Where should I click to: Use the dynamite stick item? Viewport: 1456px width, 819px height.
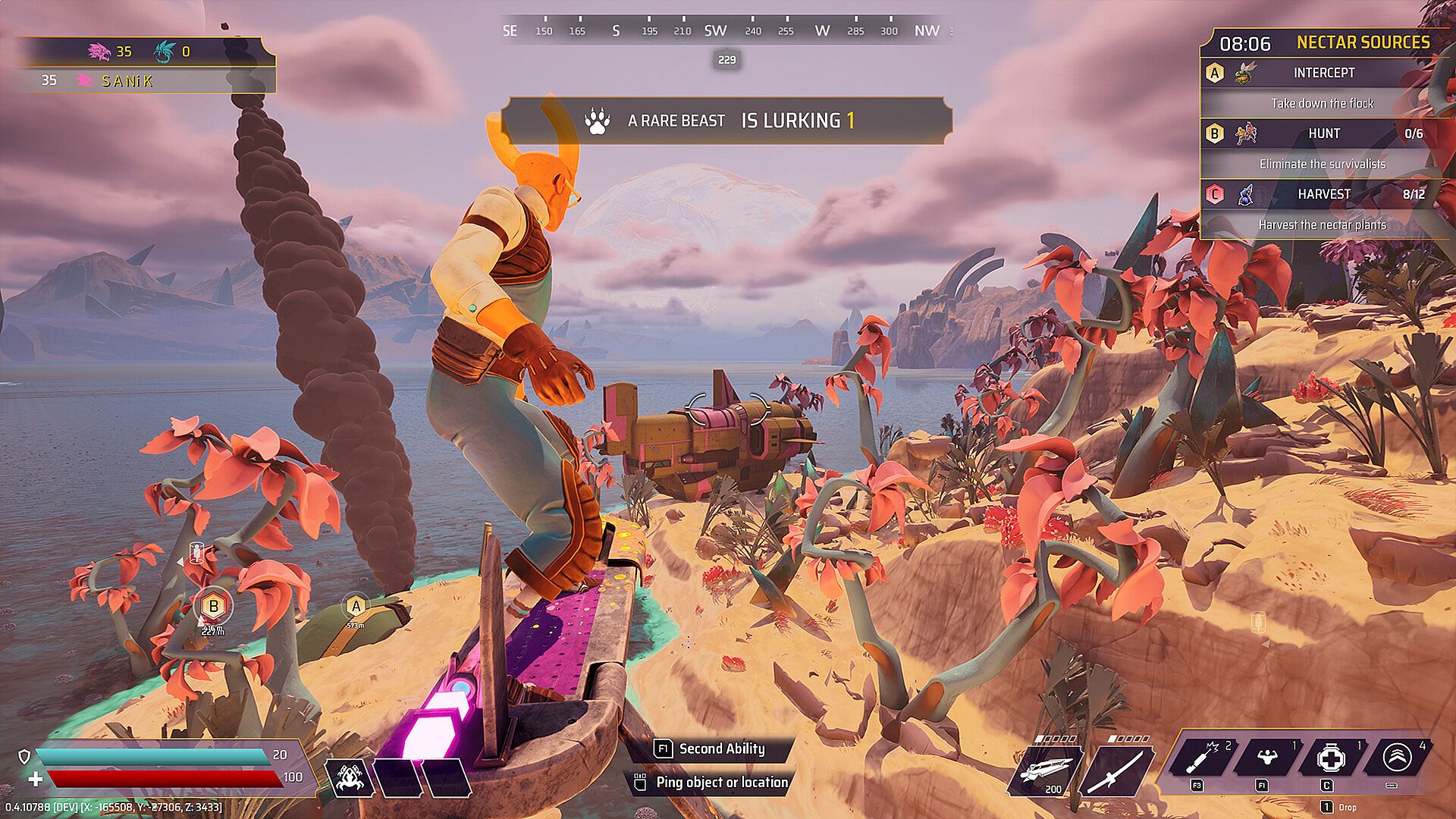pos(1201,758)
